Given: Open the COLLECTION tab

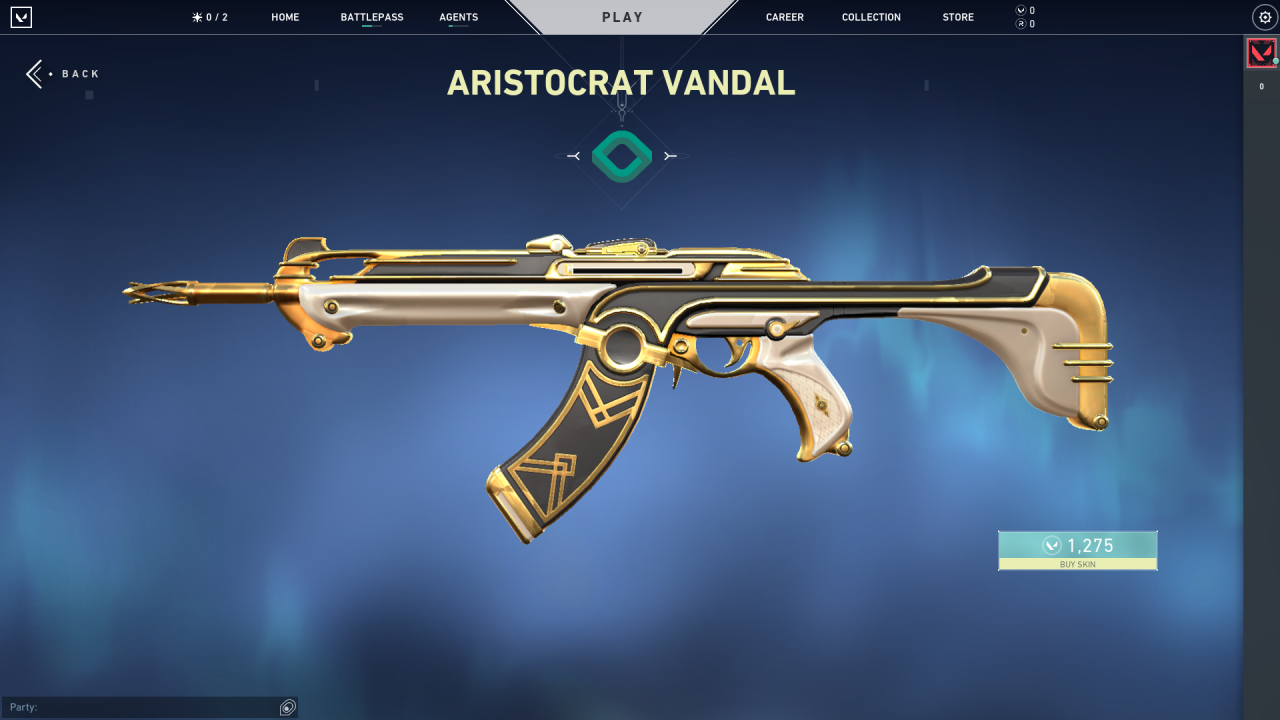Looking at the screenshot, I should tap(870, 16).
